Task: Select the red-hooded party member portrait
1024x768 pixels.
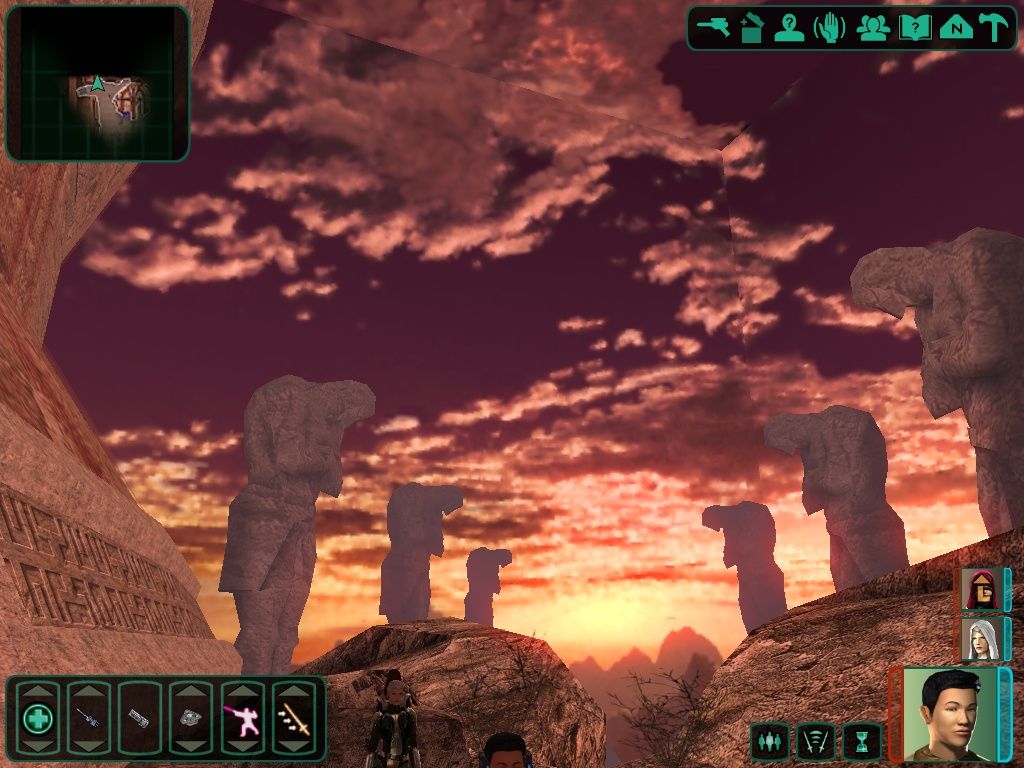Action: pyautogui.click(x=979, y=590)
